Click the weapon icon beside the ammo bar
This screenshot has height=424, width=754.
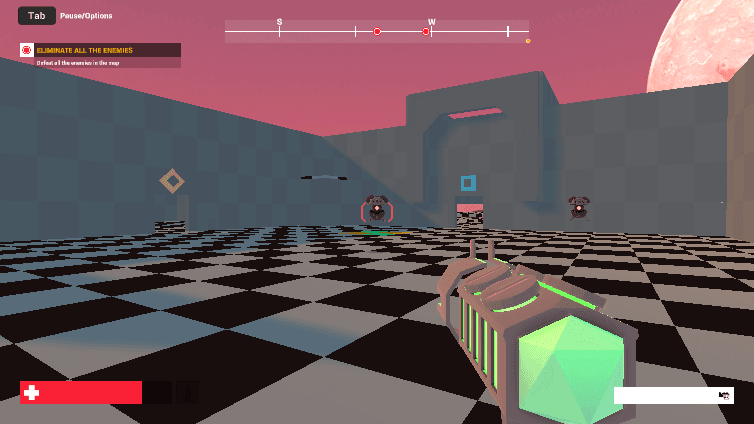point(724,396)
